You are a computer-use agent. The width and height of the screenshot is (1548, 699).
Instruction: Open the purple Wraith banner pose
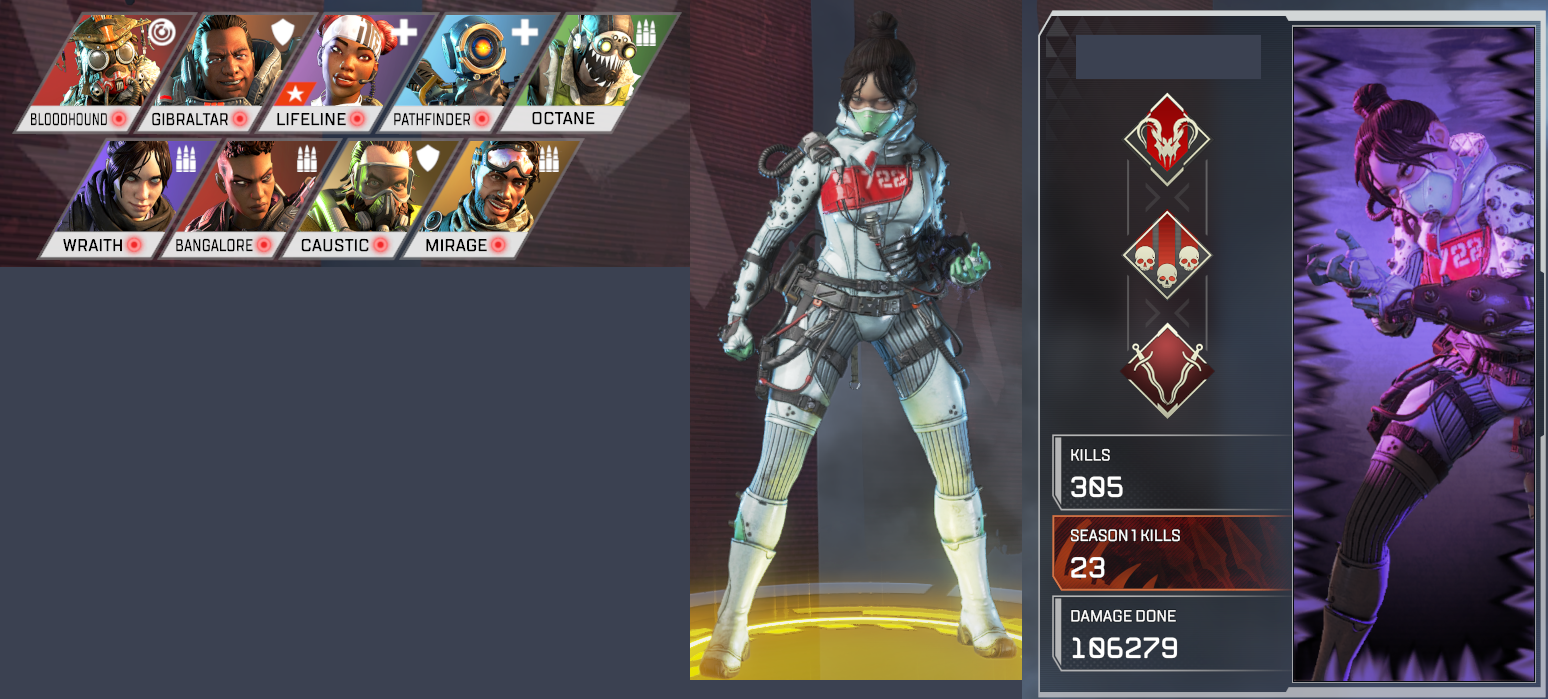pos(1414,354)
